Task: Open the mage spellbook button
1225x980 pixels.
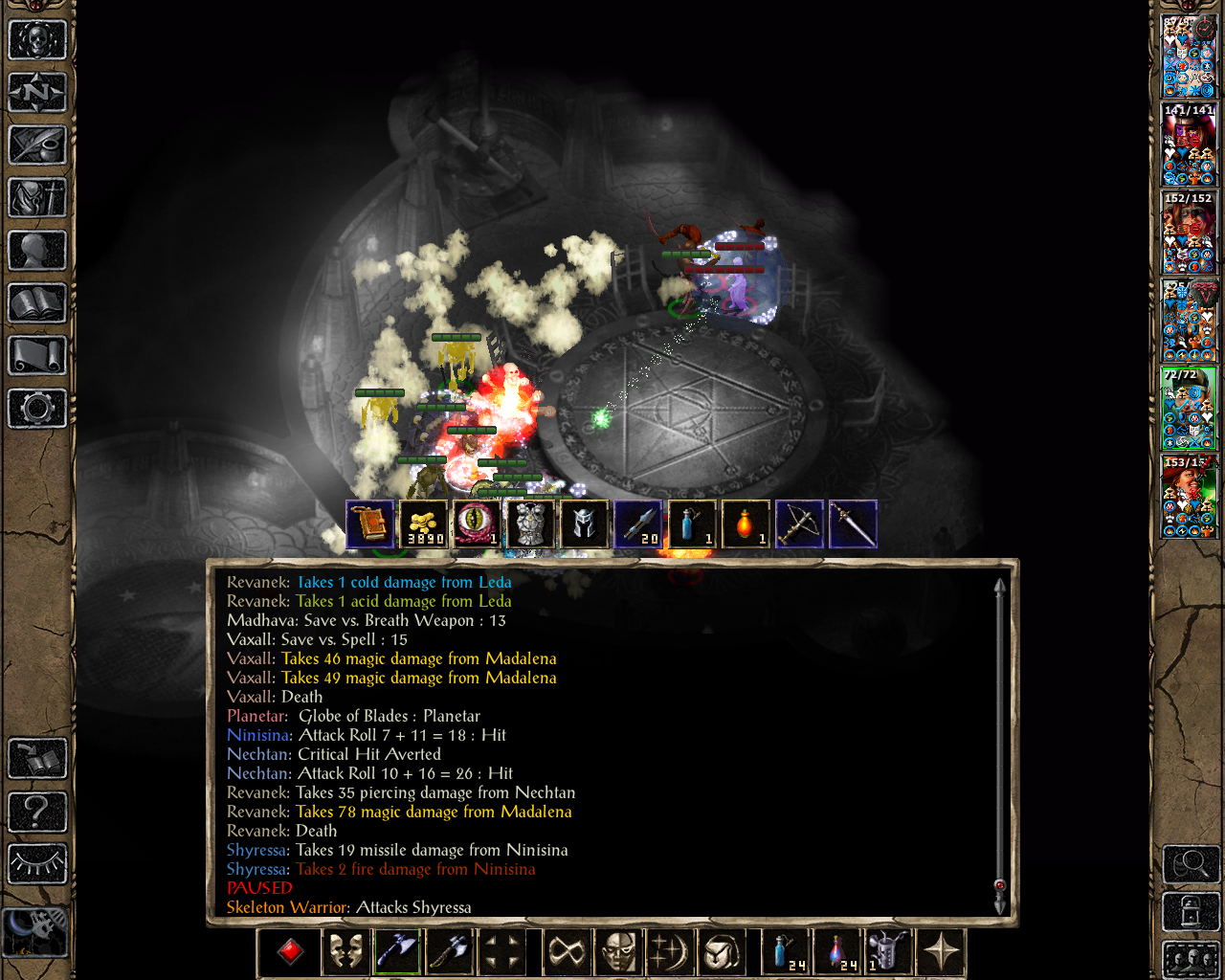Action: click(x=36, y=303)
